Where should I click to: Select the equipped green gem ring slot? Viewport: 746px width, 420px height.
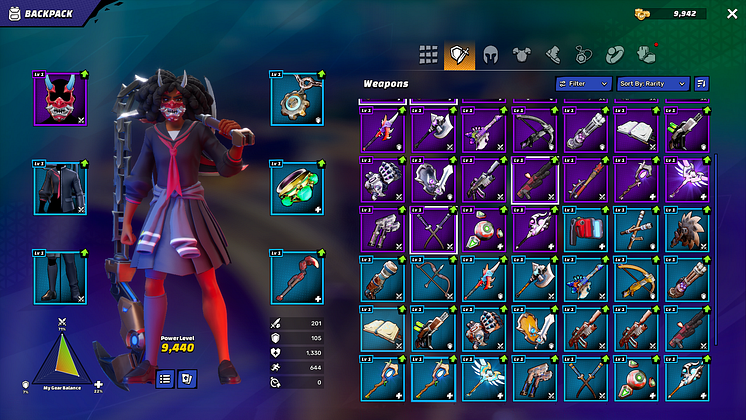[296, 188]
